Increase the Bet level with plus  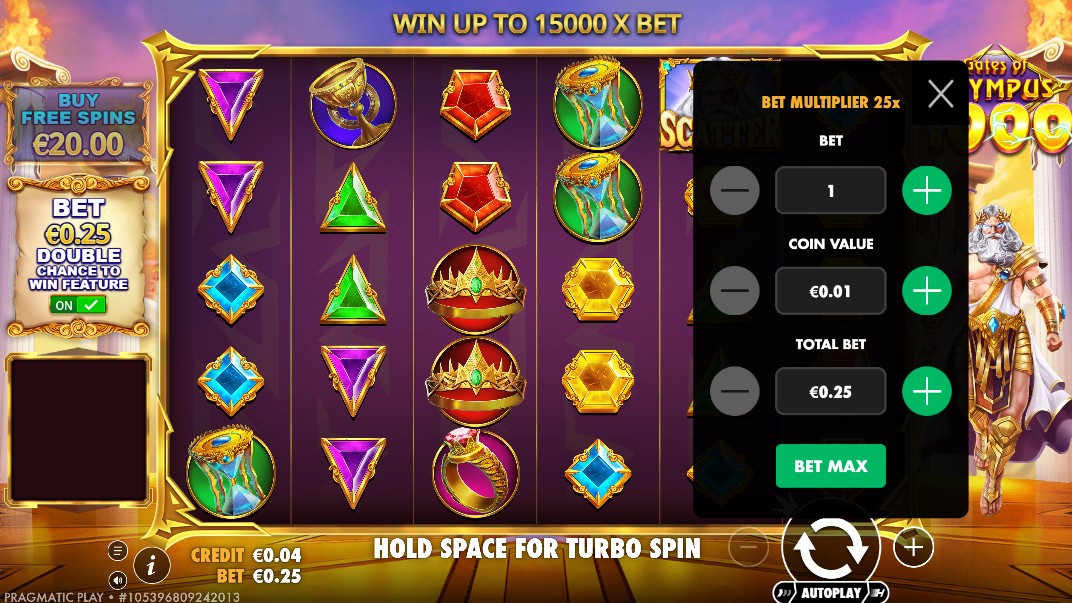tap(927, 191)
